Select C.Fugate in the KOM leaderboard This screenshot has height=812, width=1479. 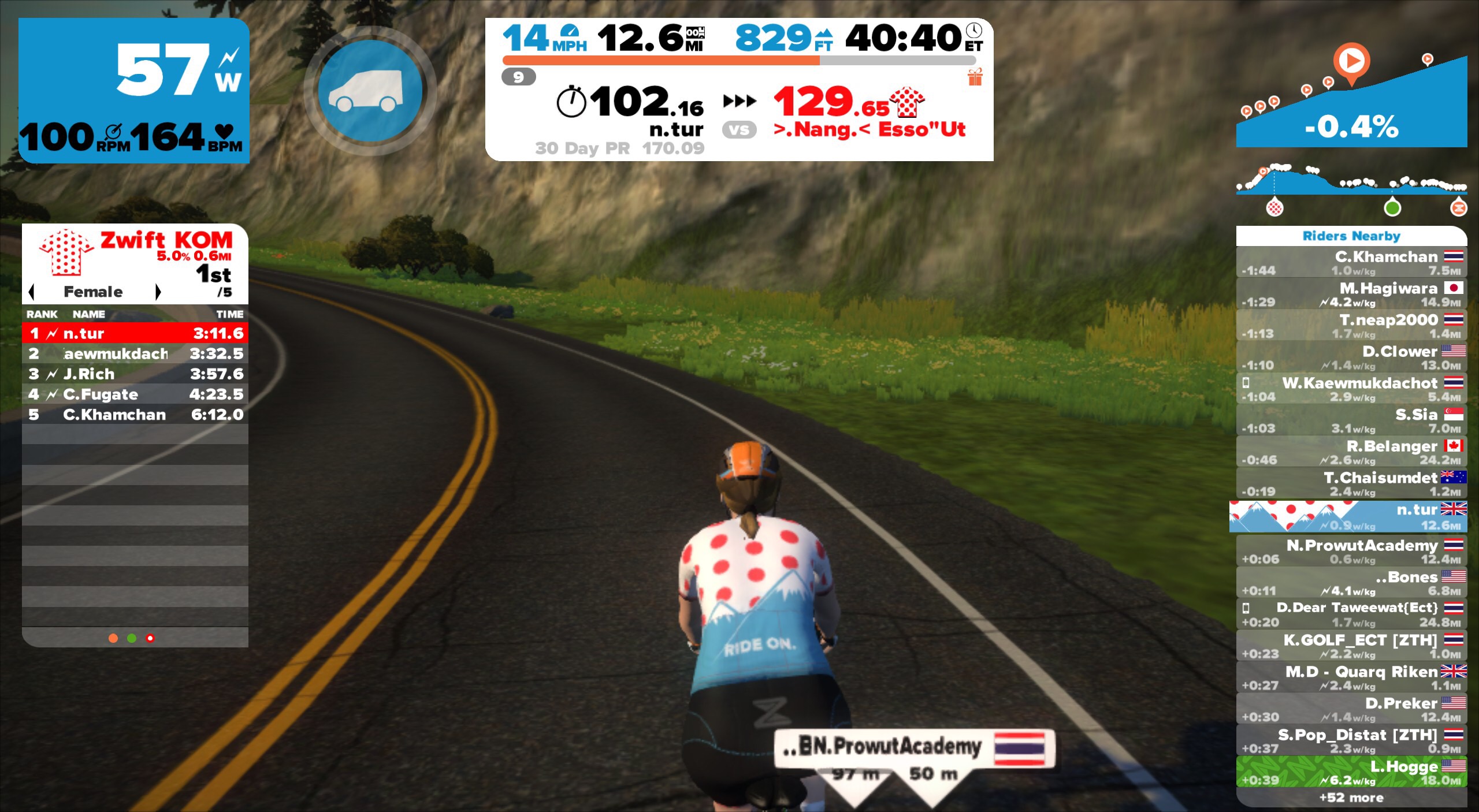(135, 394)
